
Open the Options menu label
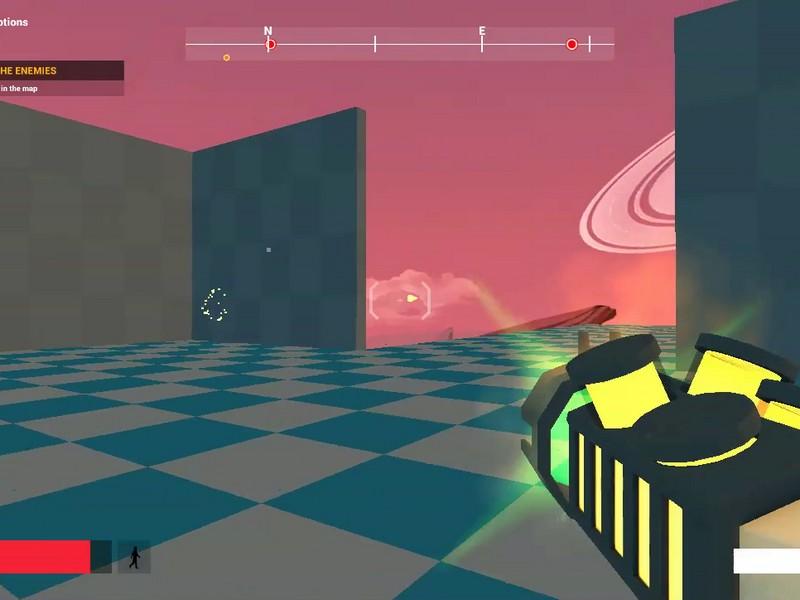pyautogui.click(x=14, y=22)
